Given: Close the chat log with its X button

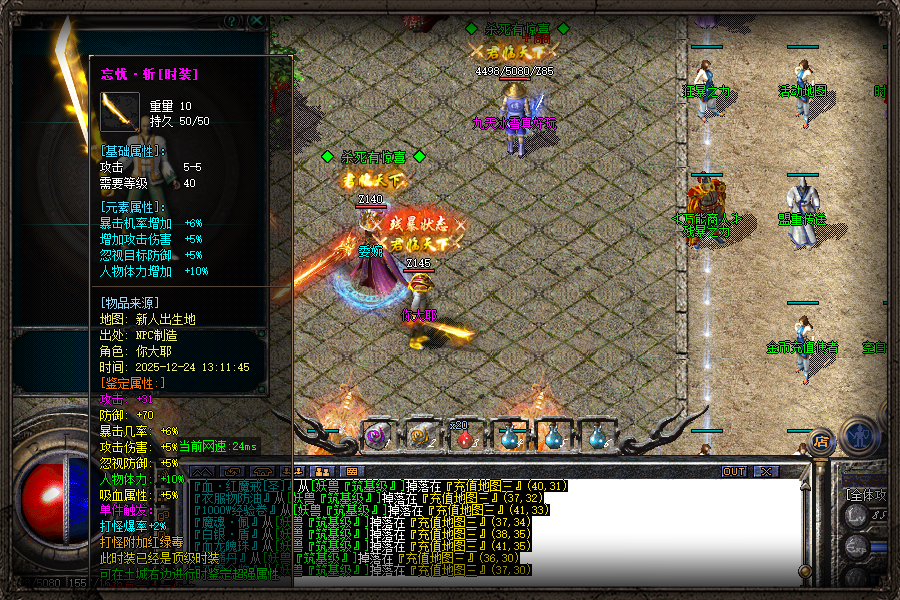Looking at the screenshot, I should pyautogui.click(x=765, y=471).
